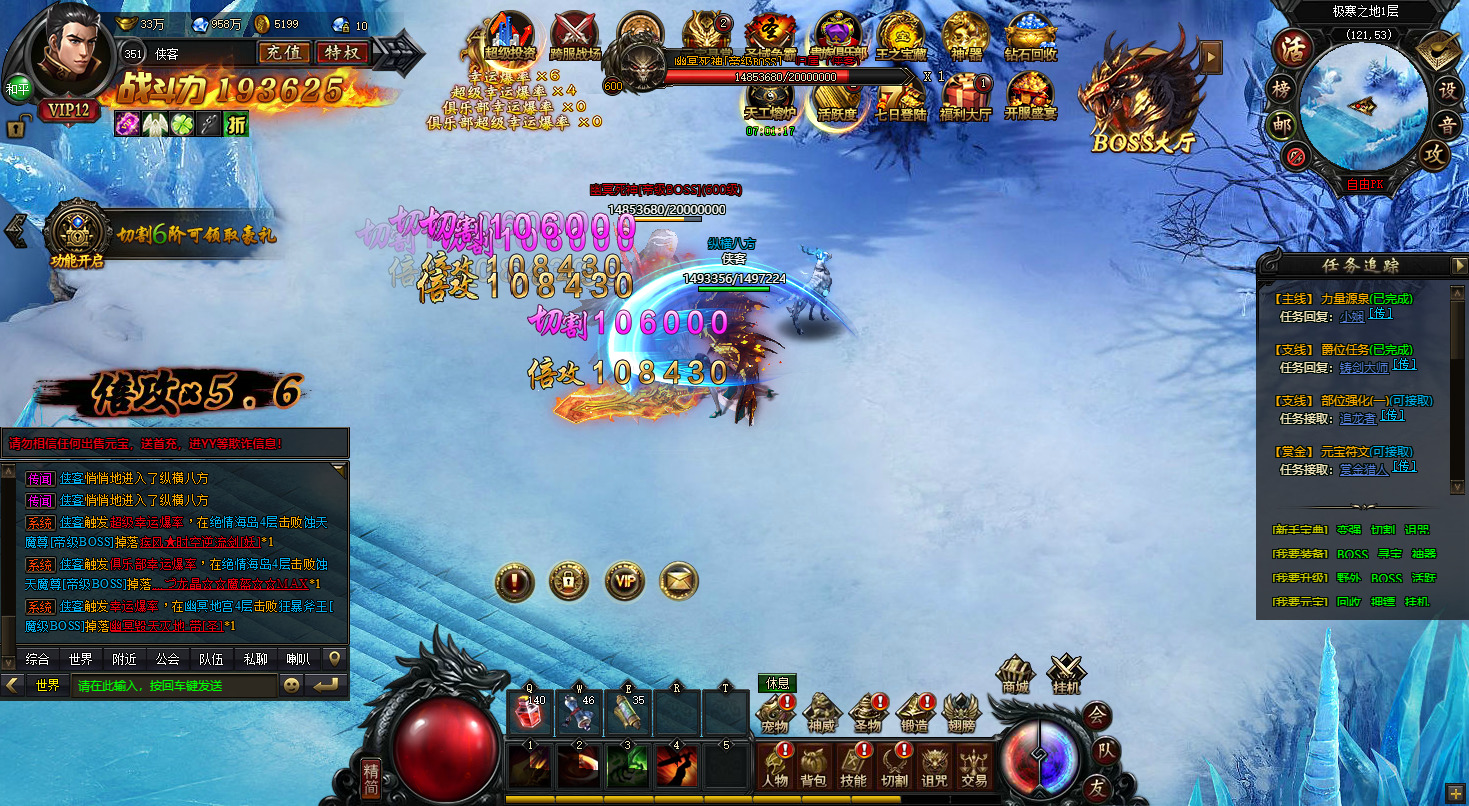Screen dimensions: 1469x806
Task: Open the 福利大厅 gift box icon
Action: [x=965, y=98]
